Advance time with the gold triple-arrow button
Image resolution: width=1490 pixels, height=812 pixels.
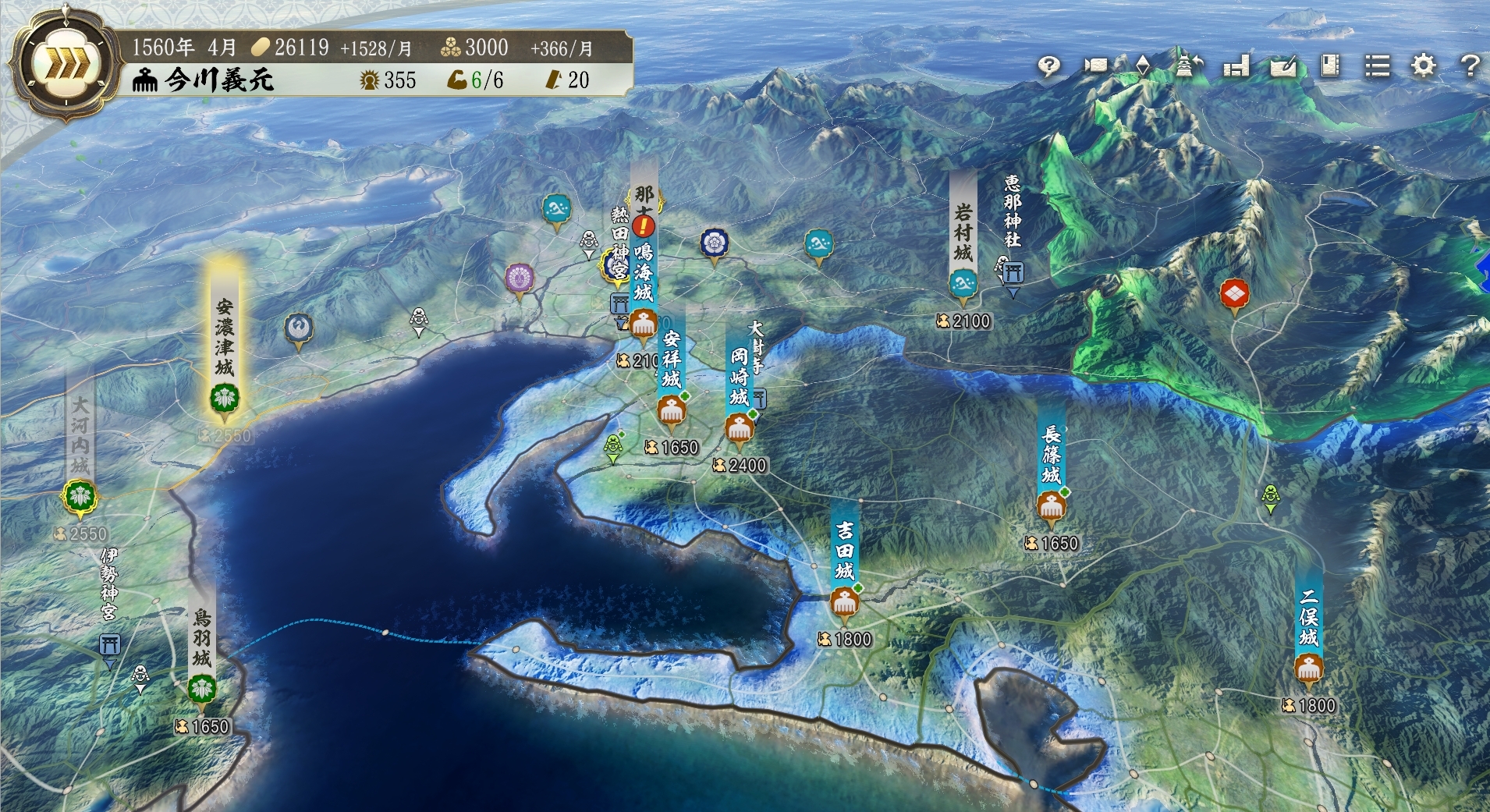[x=66, y=66]
